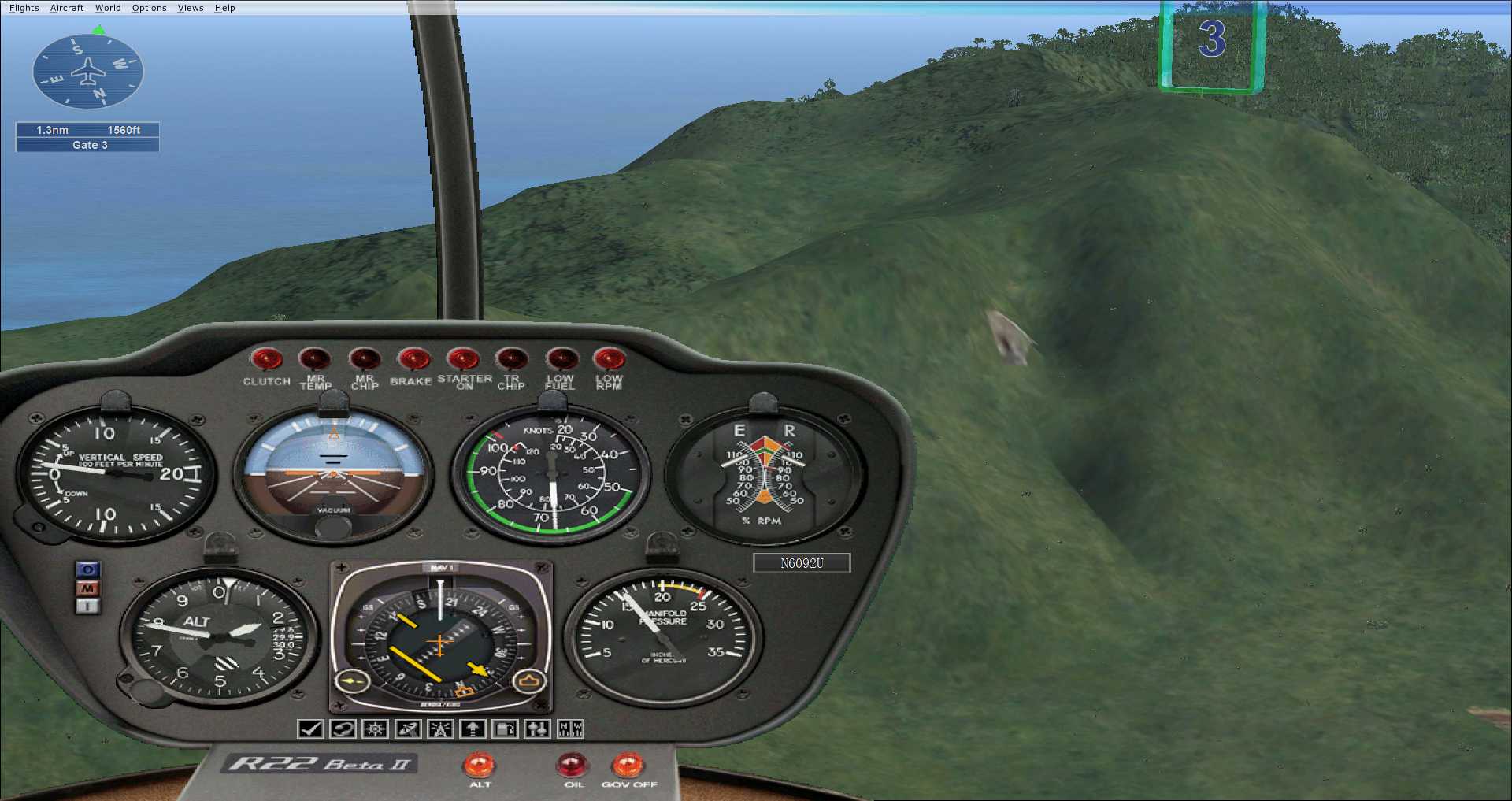Open the Options menu

149,8
